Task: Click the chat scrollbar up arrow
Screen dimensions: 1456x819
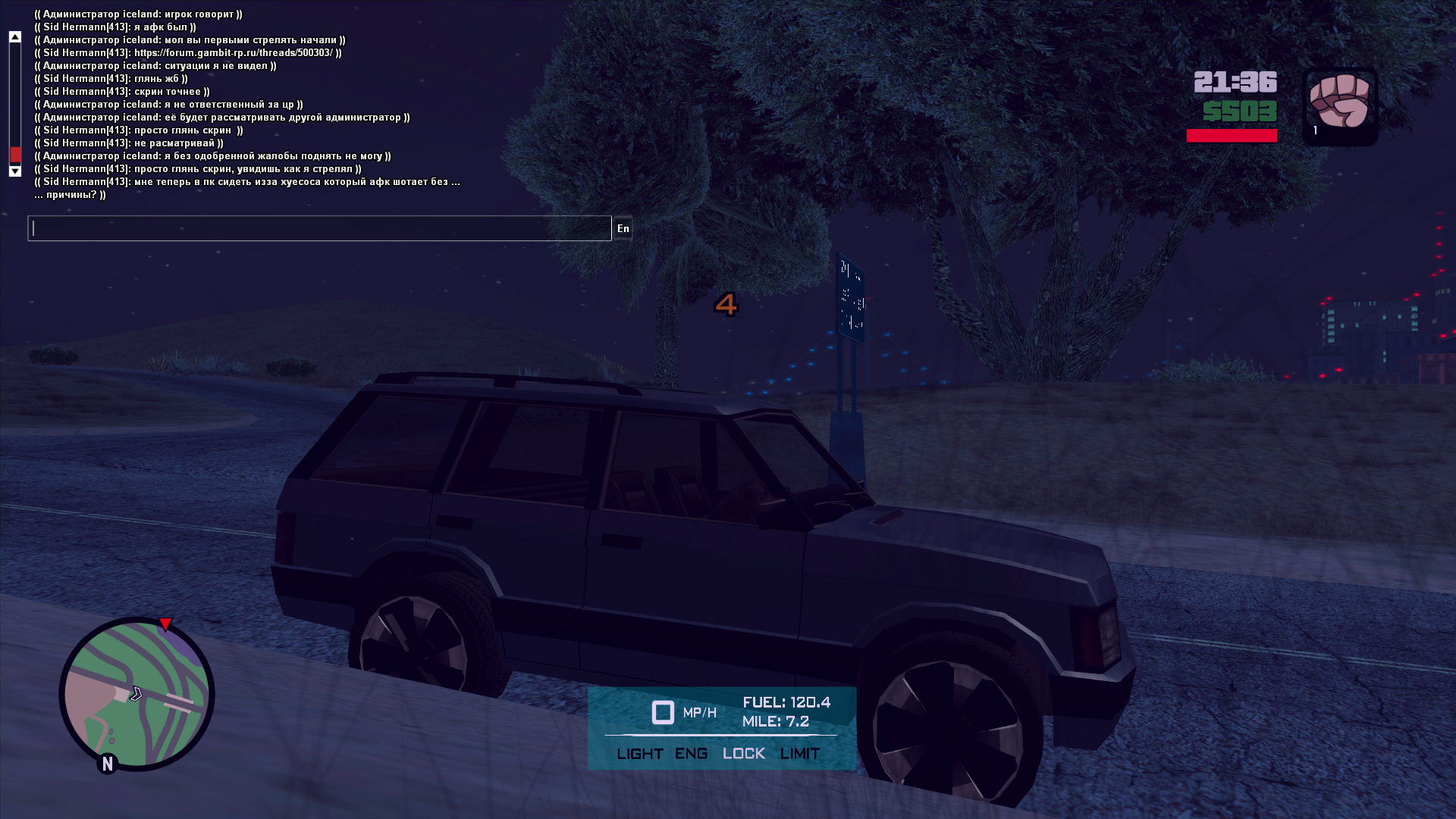Action: (x=14, y=36)
